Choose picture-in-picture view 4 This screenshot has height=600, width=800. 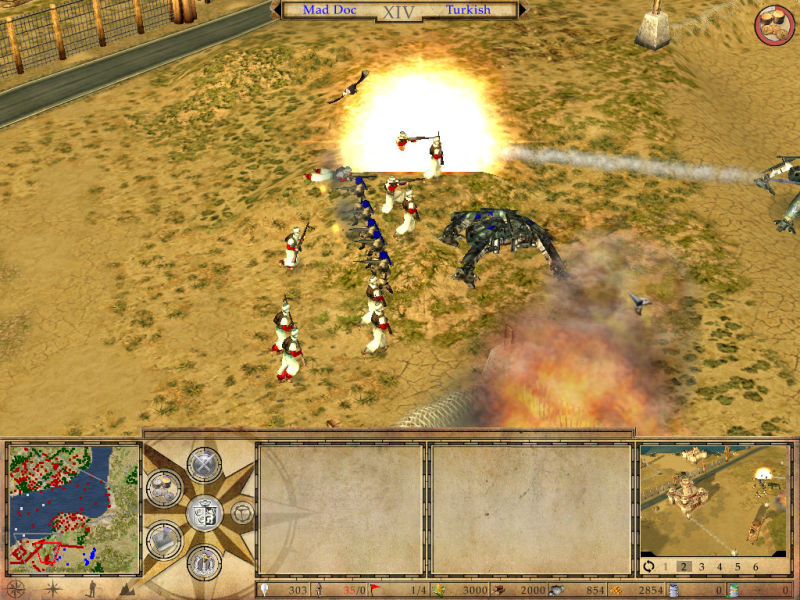click(x=721, y=566)
